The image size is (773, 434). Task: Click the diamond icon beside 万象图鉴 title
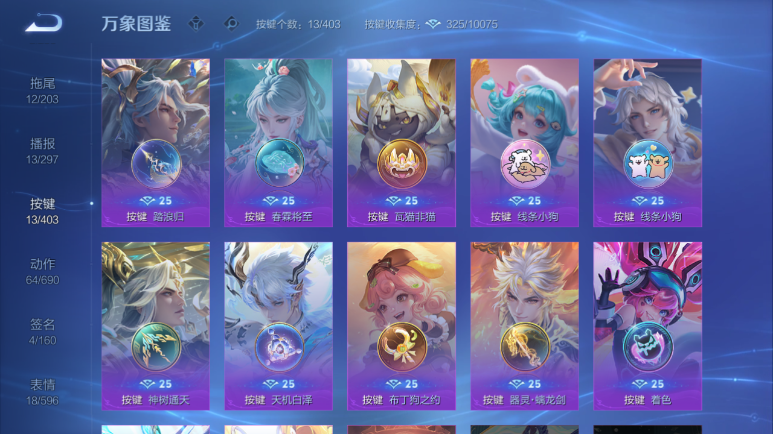point(197,23)
